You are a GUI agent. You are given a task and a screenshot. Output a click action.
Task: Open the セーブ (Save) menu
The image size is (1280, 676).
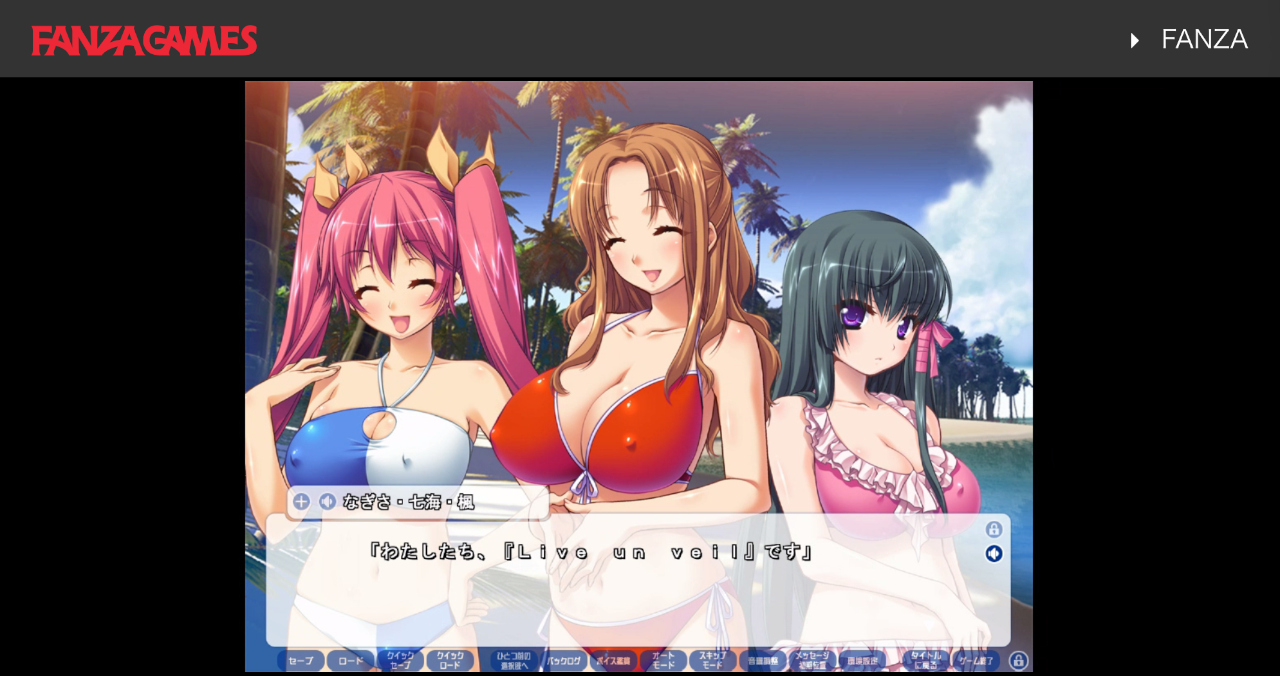300,661
